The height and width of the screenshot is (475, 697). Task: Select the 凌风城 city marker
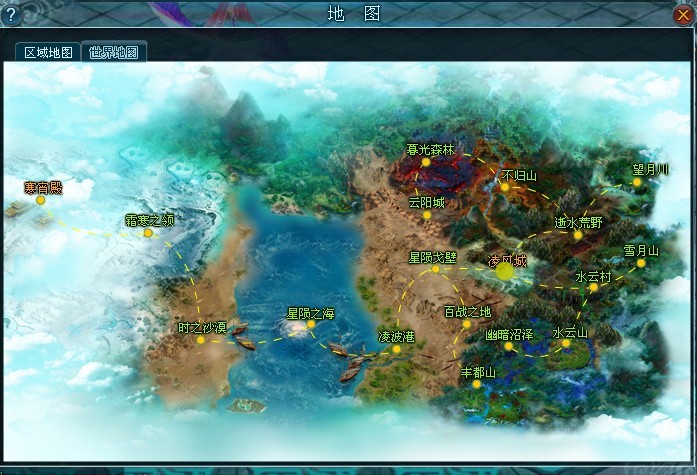click(x=505, y=268)
